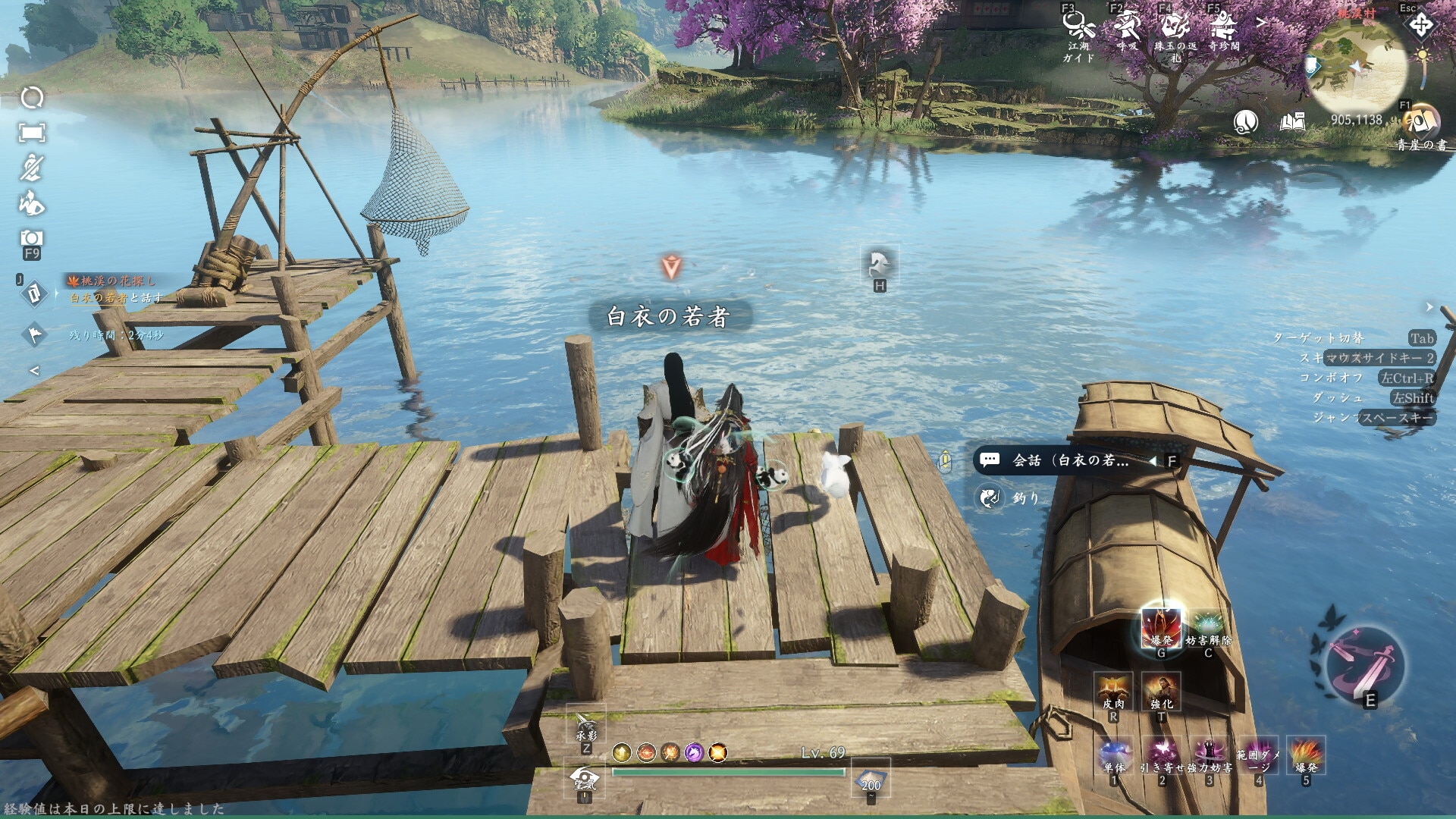The height and width of the screenshot is (819, 1456).
Task: Open the main menu diamond icon
Action: tap(1421, 25)
